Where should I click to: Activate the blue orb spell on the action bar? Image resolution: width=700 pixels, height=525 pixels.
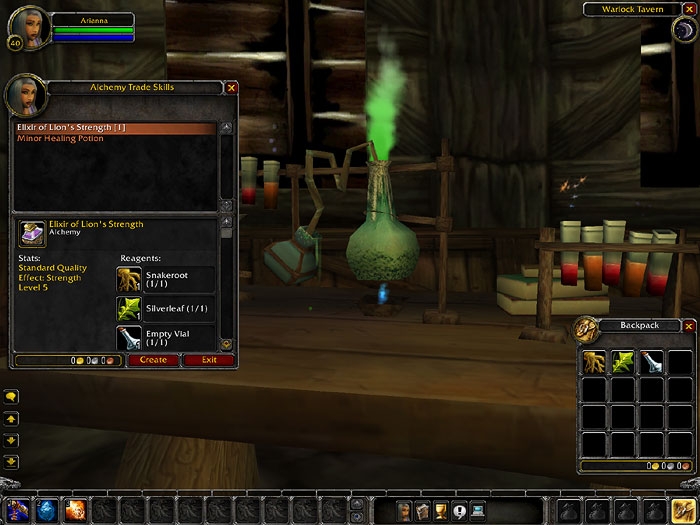48,510
